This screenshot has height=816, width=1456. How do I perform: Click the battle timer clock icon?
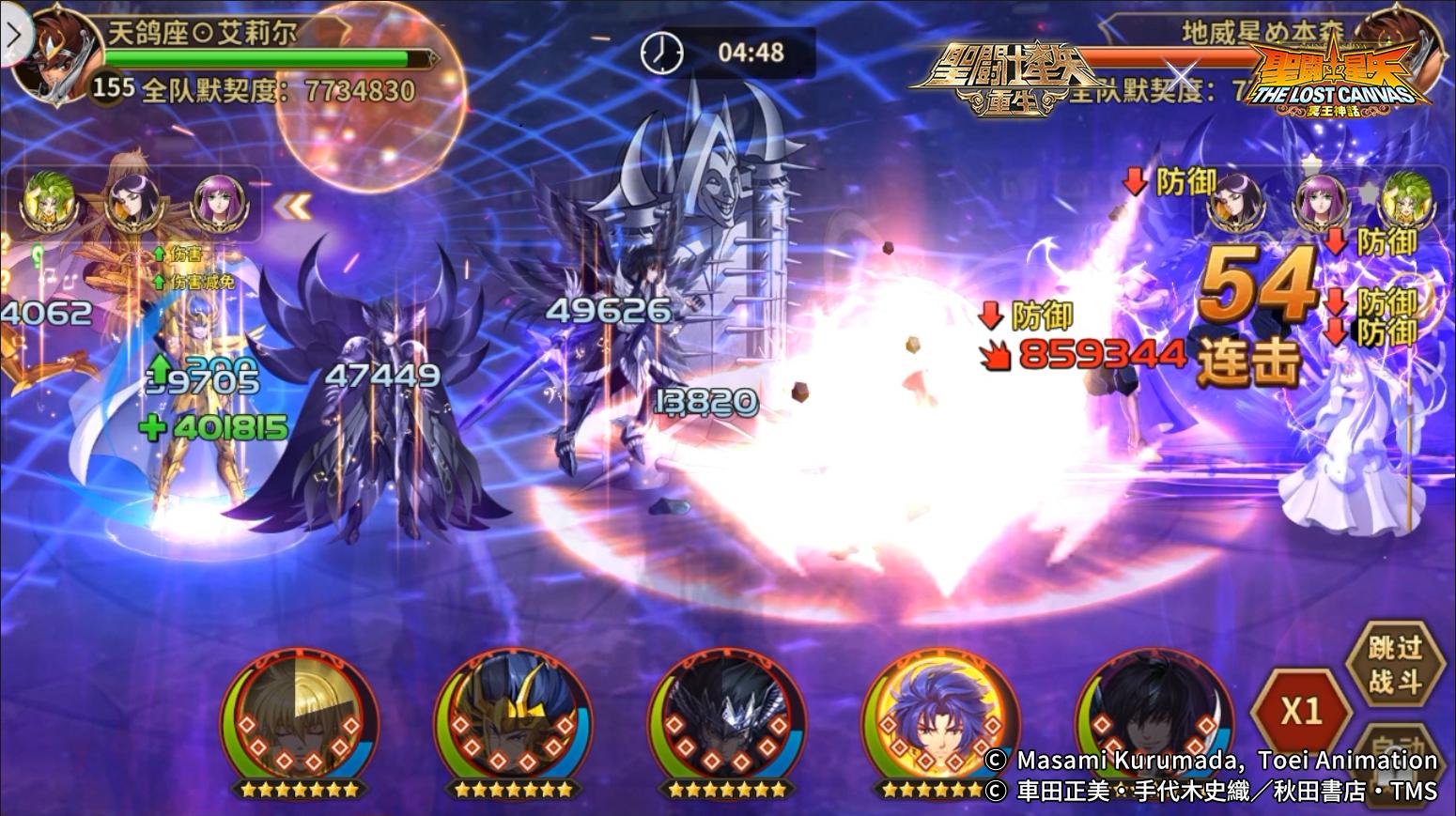click(x=663, y=52)
